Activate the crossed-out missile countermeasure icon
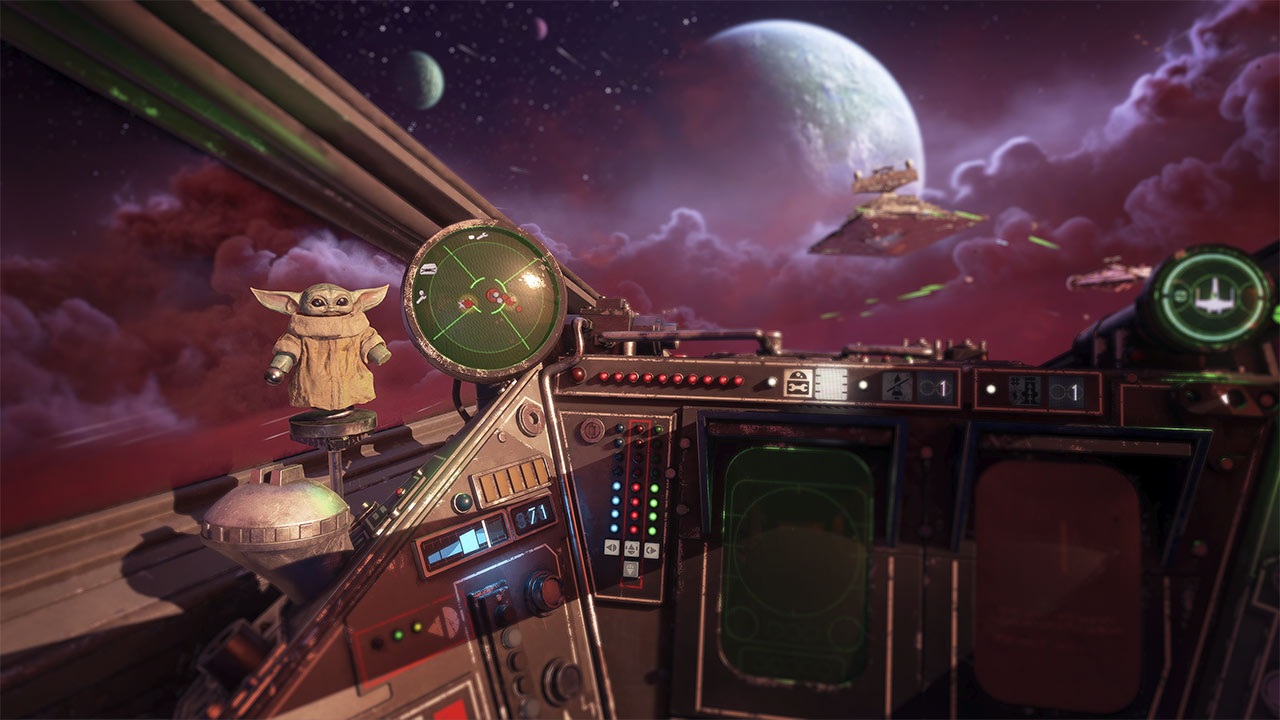This screenshot has width=1280, height=720. click(x=897, y=387)
